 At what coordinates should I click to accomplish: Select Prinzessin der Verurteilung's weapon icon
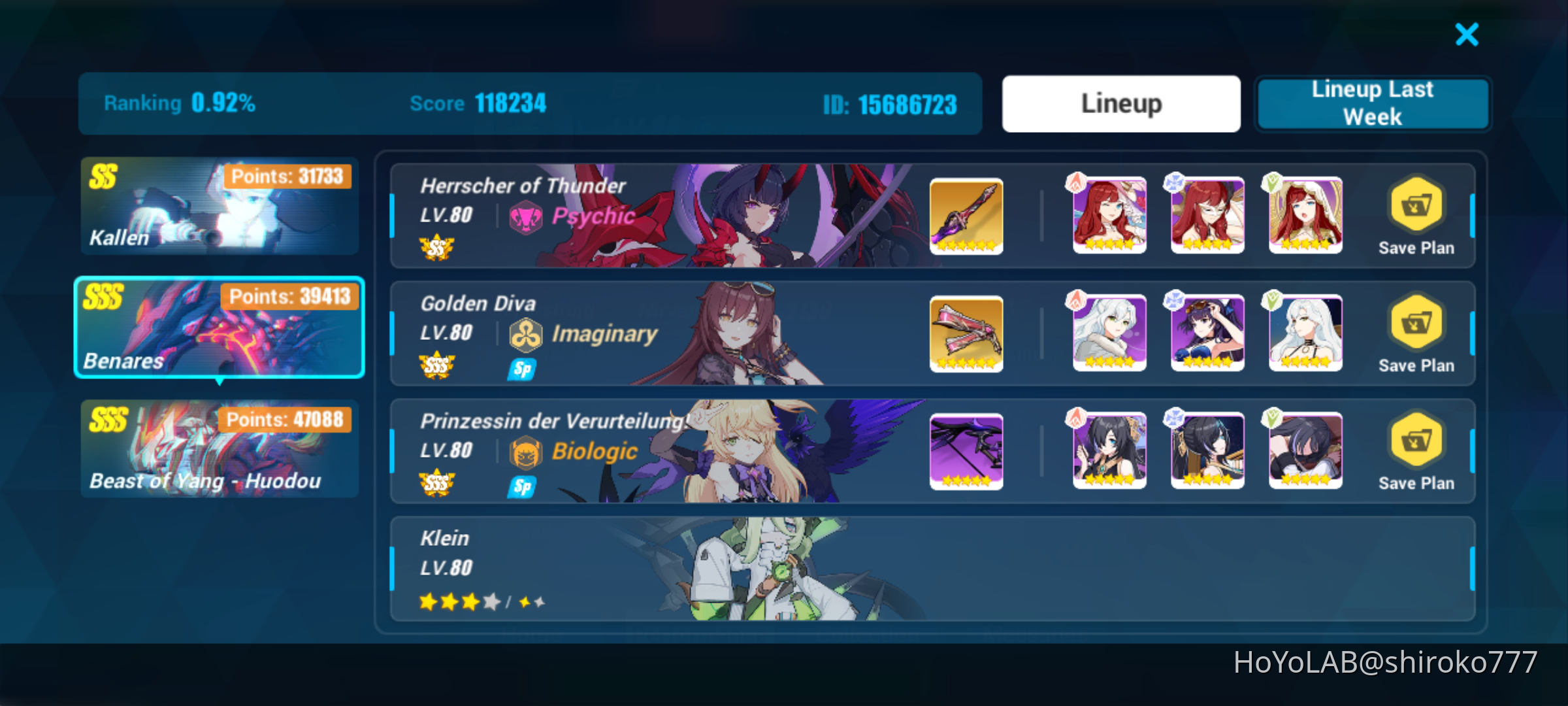pyautogui.click(x=966, y=451)
